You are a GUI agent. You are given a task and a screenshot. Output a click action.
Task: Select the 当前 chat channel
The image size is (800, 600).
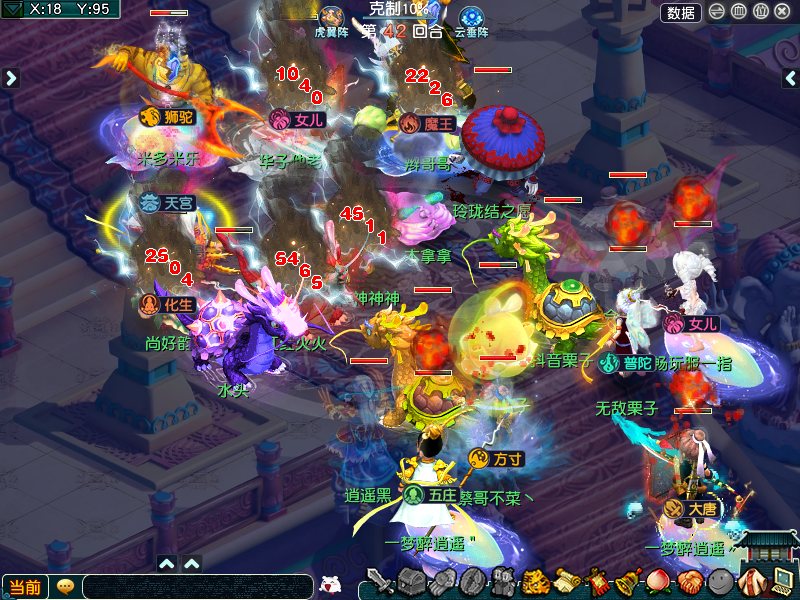click(x=25, y=587)
